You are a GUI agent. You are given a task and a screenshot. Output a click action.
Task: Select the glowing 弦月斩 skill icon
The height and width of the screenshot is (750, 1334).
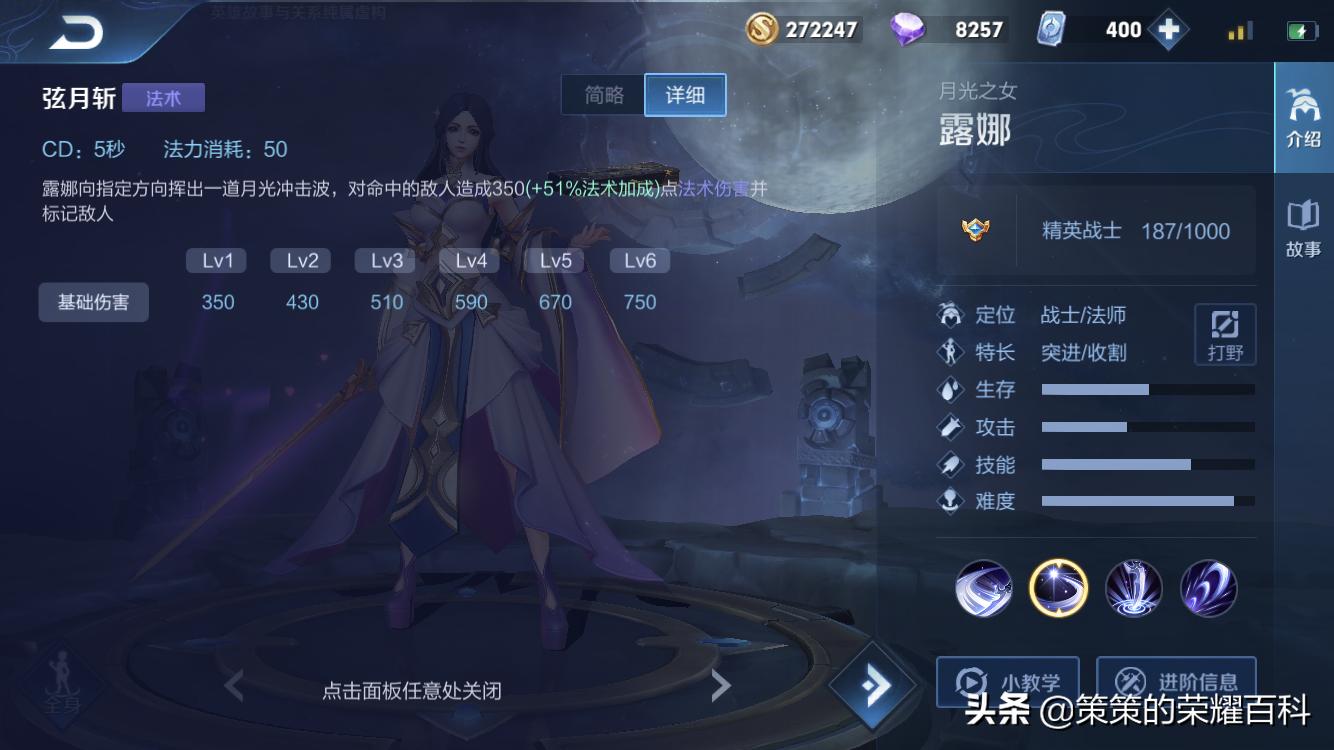point(1058,589)
